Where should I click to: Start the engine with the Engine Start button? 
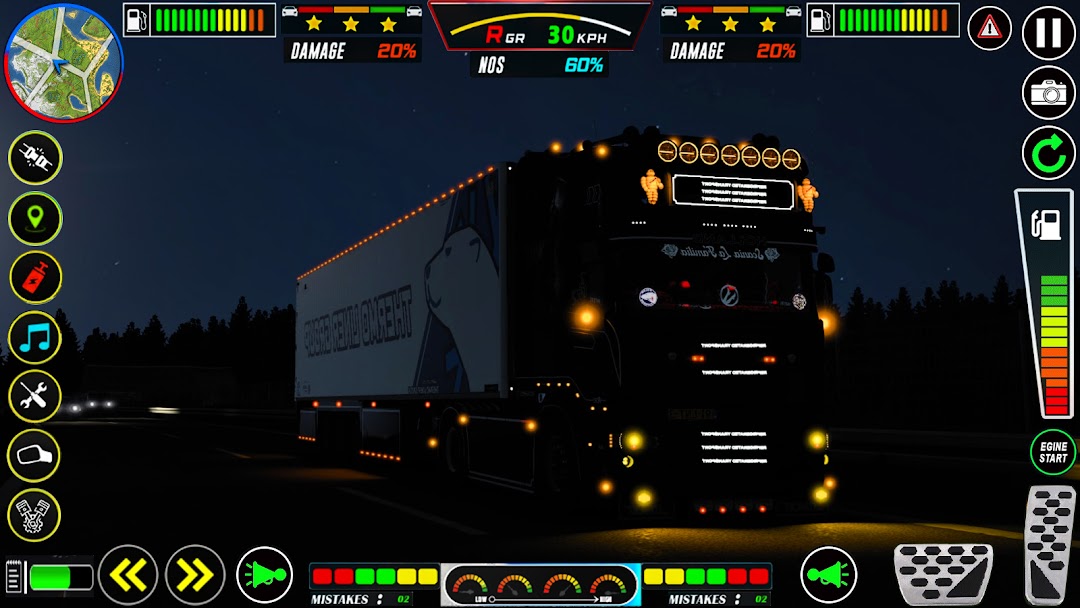pyautogui.click(x=1052, y=452)
